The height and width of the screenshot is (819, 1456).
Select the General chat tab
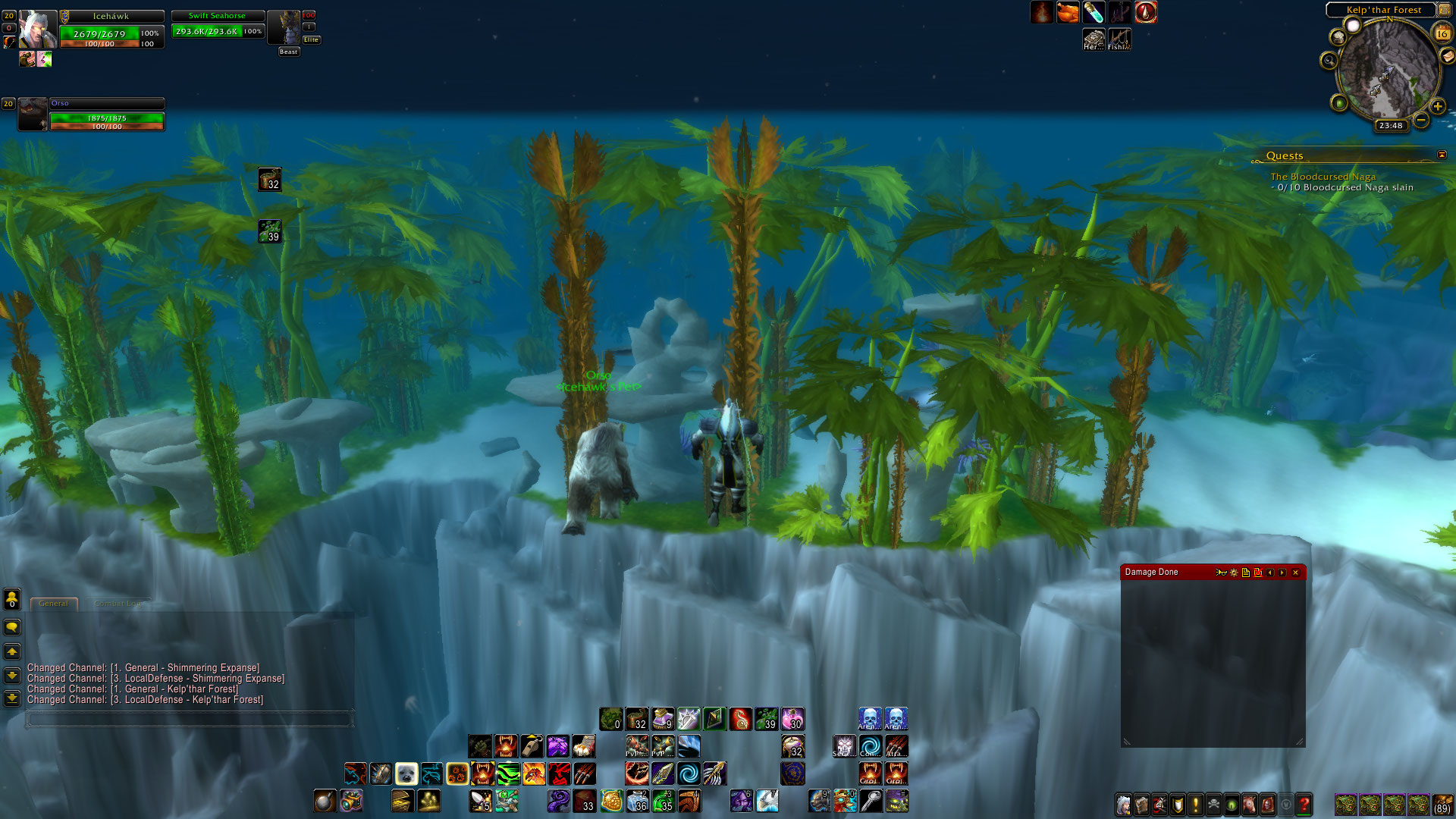click(x=53, y=604)
